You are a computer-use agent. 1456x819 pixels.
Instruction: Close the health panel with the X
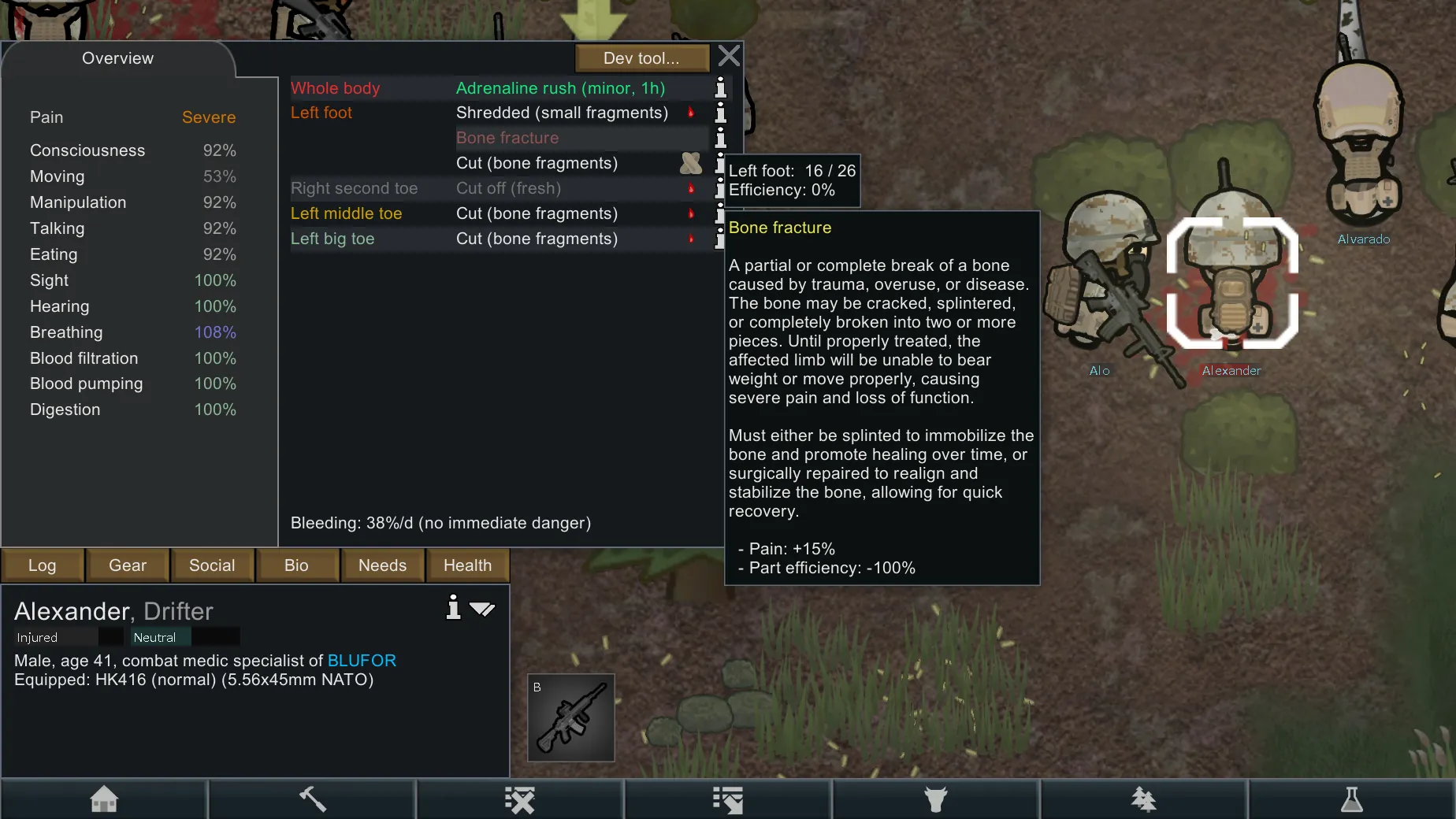[729, 56]
